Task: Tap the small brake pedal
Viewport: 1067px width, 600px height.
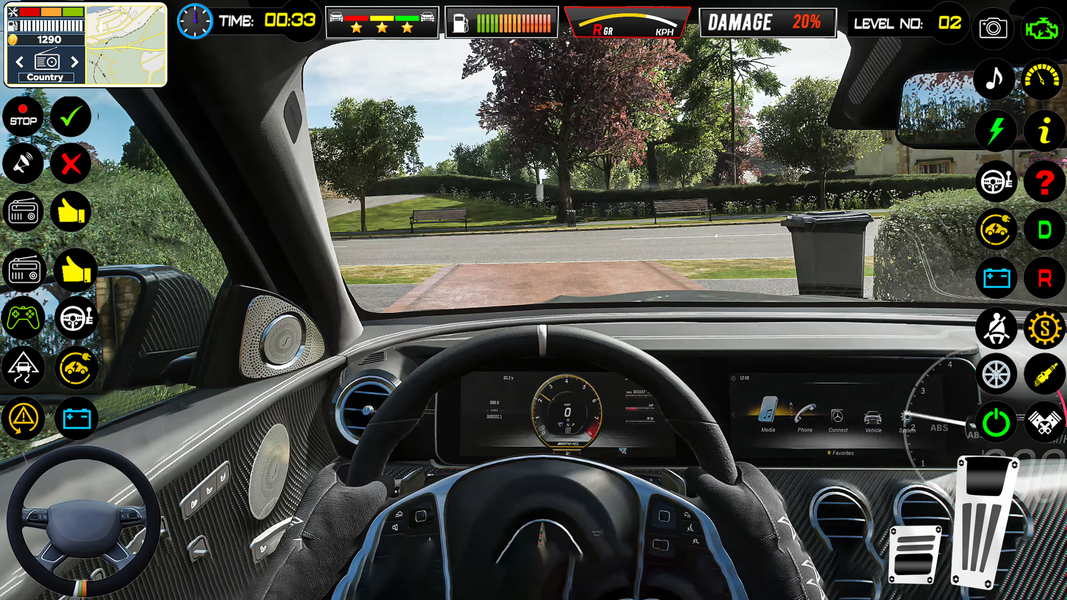Action: [914, 553]
